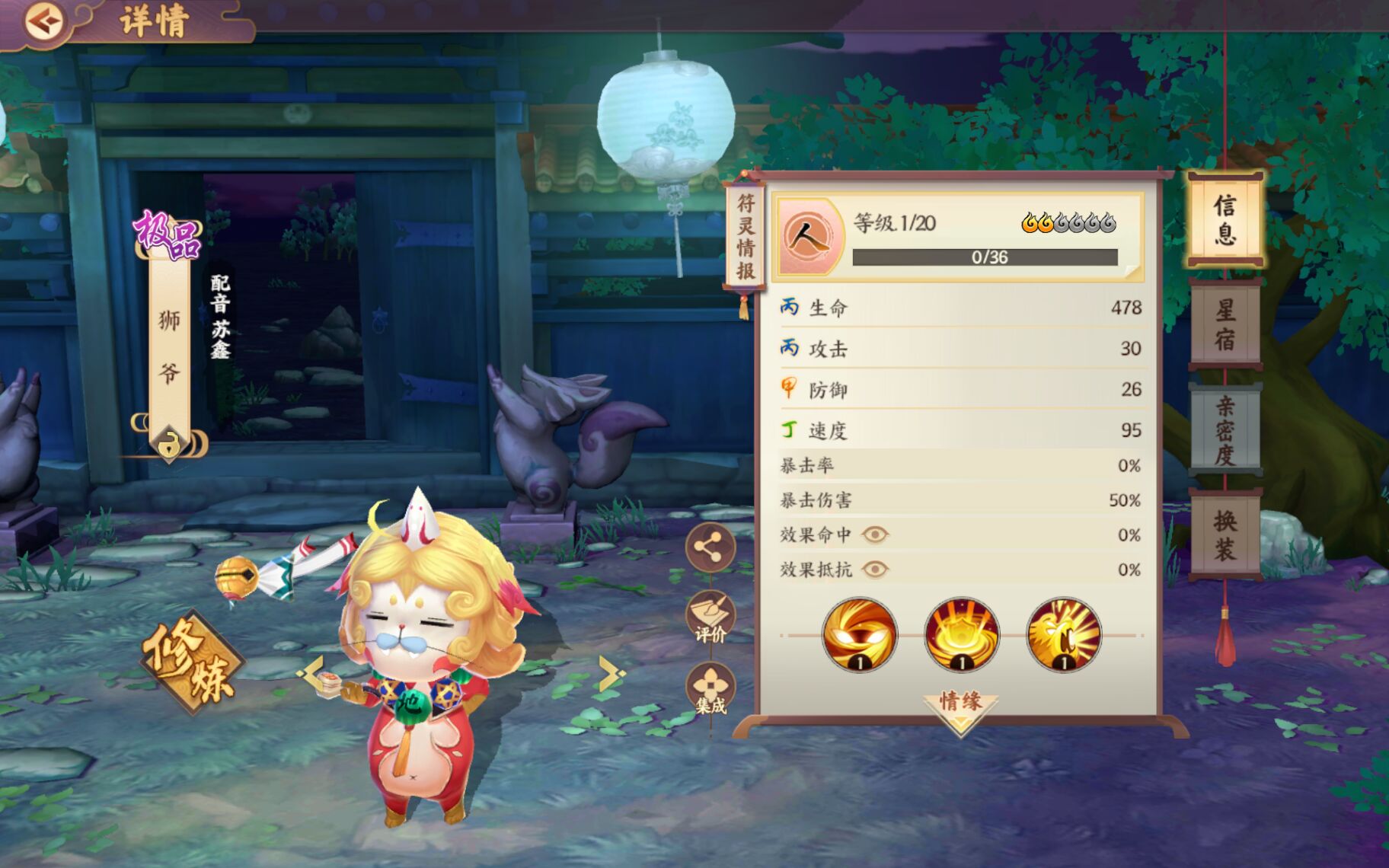The image size is (1389, 868).
Task: Click the 人 emblem in the info panel
Action: (x=810, y=238)
